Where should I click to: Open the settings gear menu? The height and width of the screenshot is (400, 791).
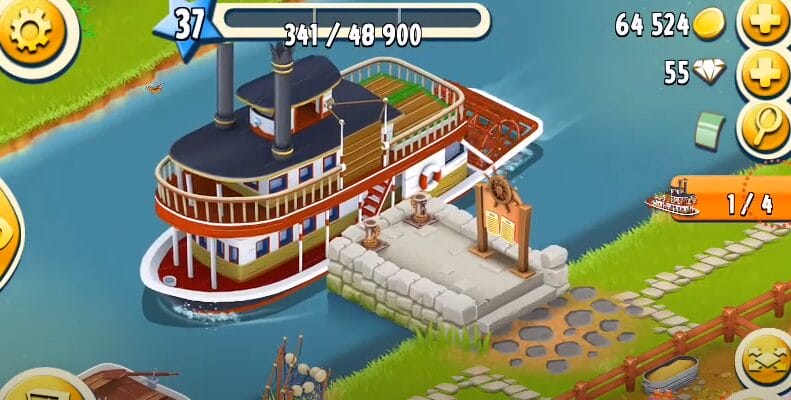point(28,32)
